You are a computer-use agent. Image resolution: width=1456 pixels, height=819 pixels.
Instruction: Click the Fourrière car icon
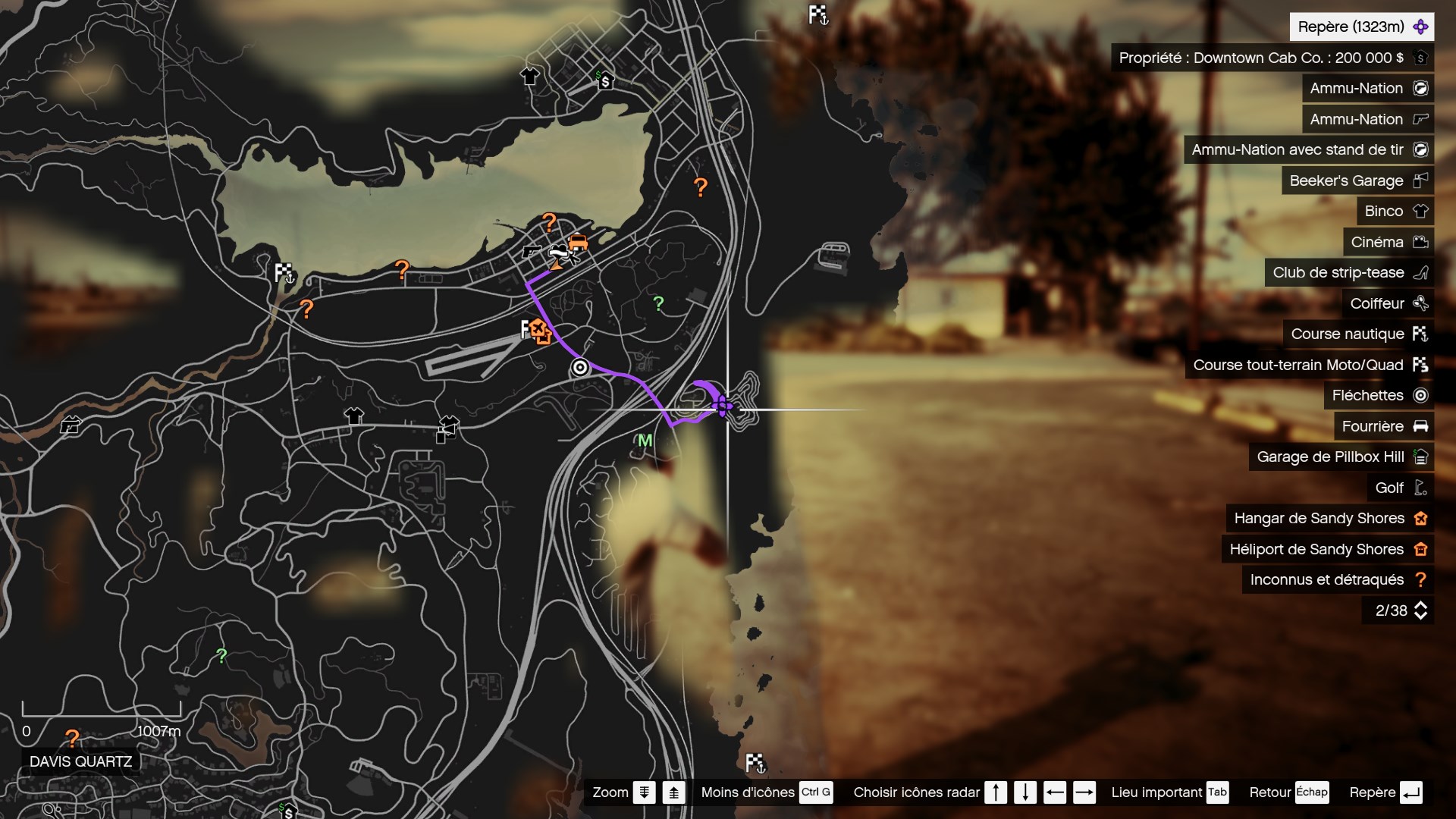tap(1421, 426)
